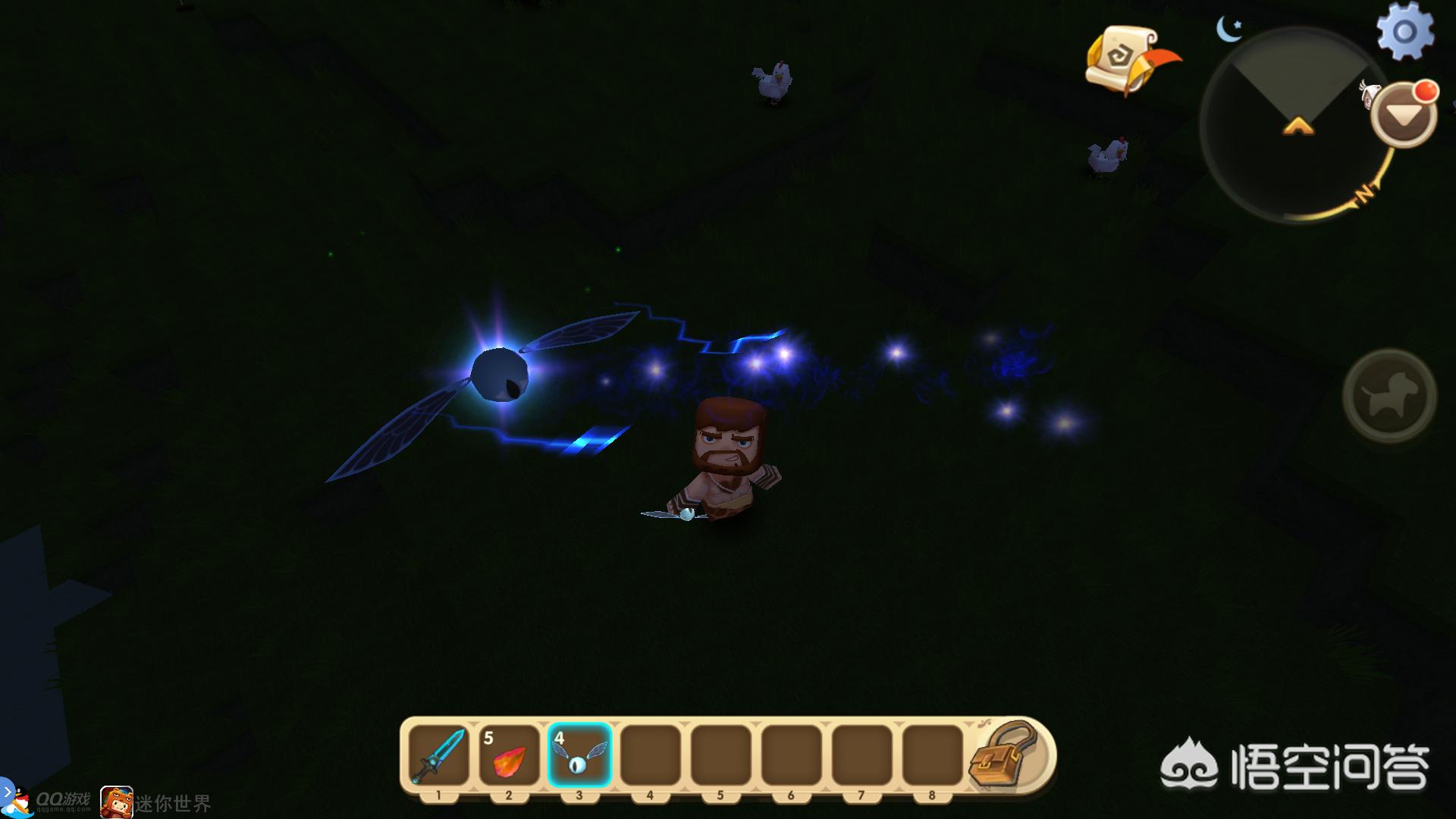The height and width of the screenshot is (819, 1456).
Task: Click the blue arrow overlay tab
Action: [6, 791]
